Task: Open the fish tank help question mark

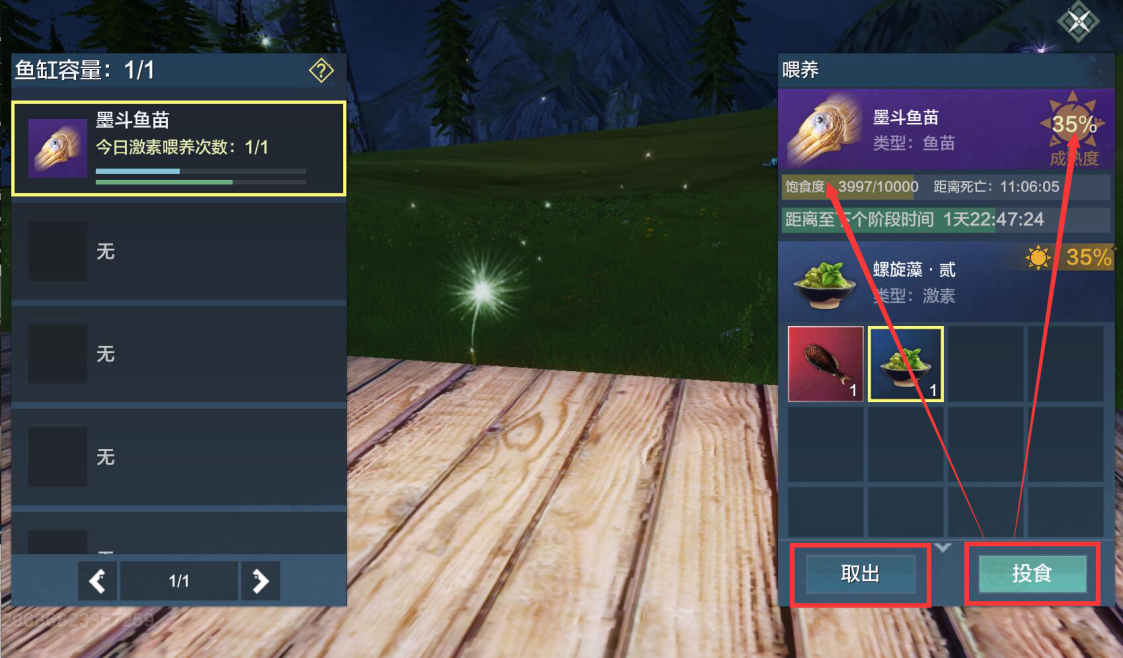Action: click(321, 70)
